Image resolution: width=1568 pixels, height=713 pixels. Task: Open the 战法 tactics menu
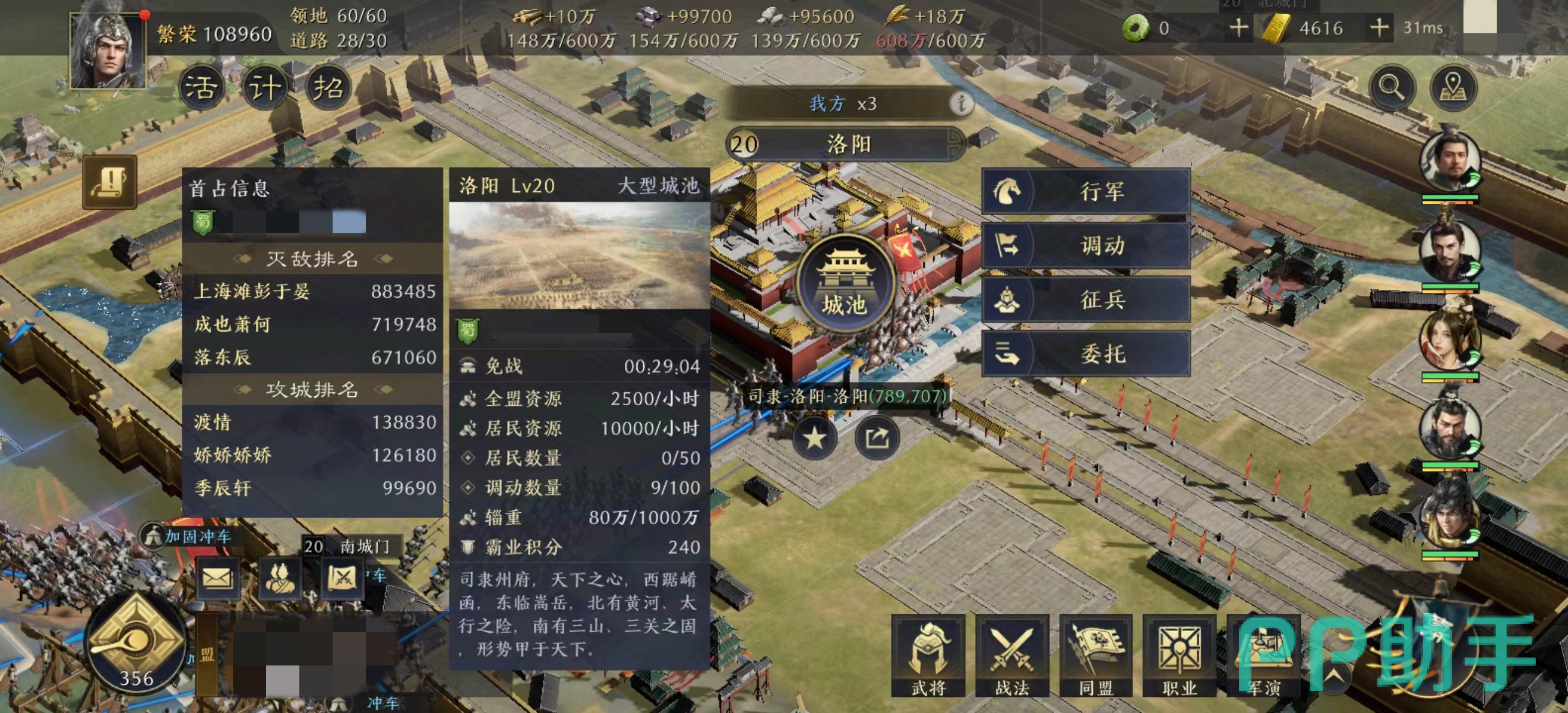pyautogui.click(x=1011, y=656)
